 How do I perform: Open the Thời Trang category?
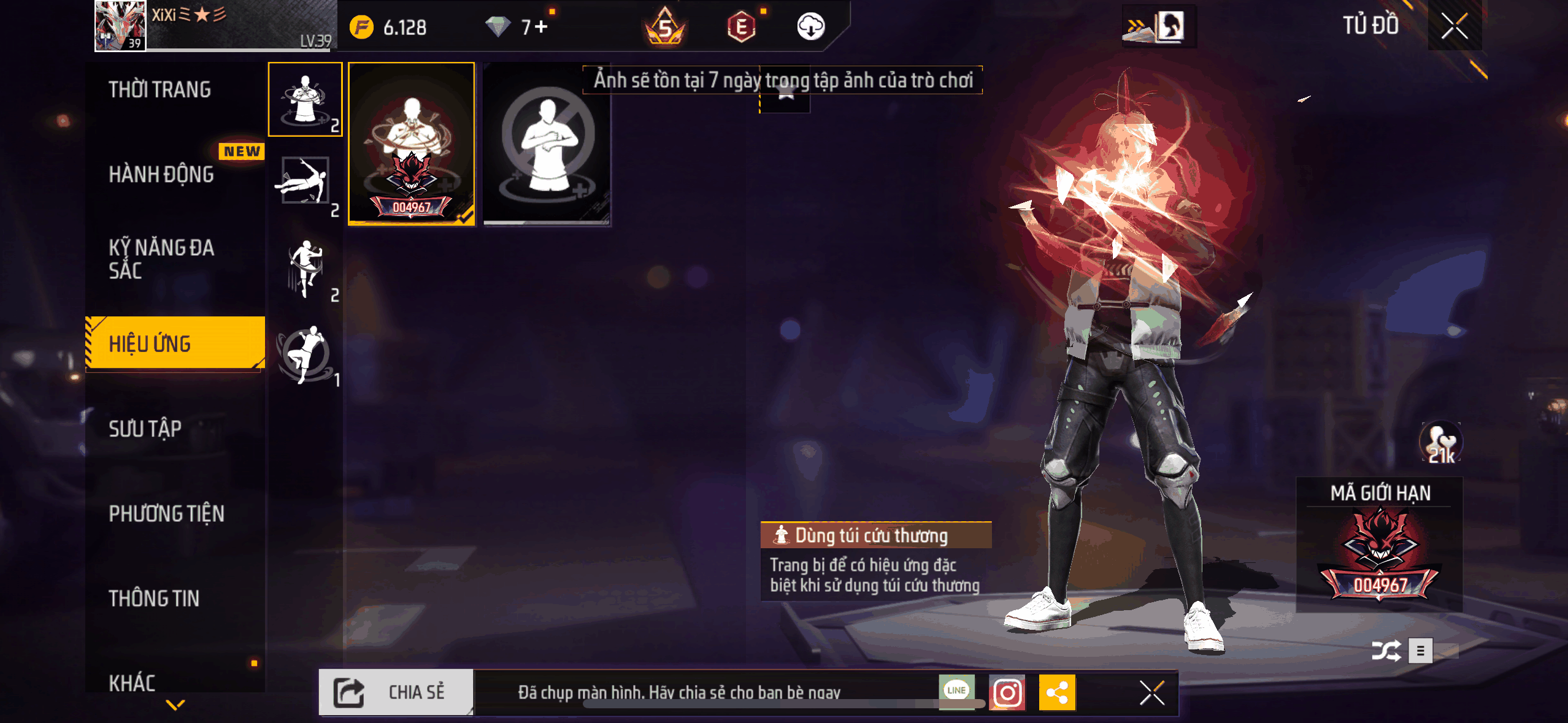tap(159, 90)
